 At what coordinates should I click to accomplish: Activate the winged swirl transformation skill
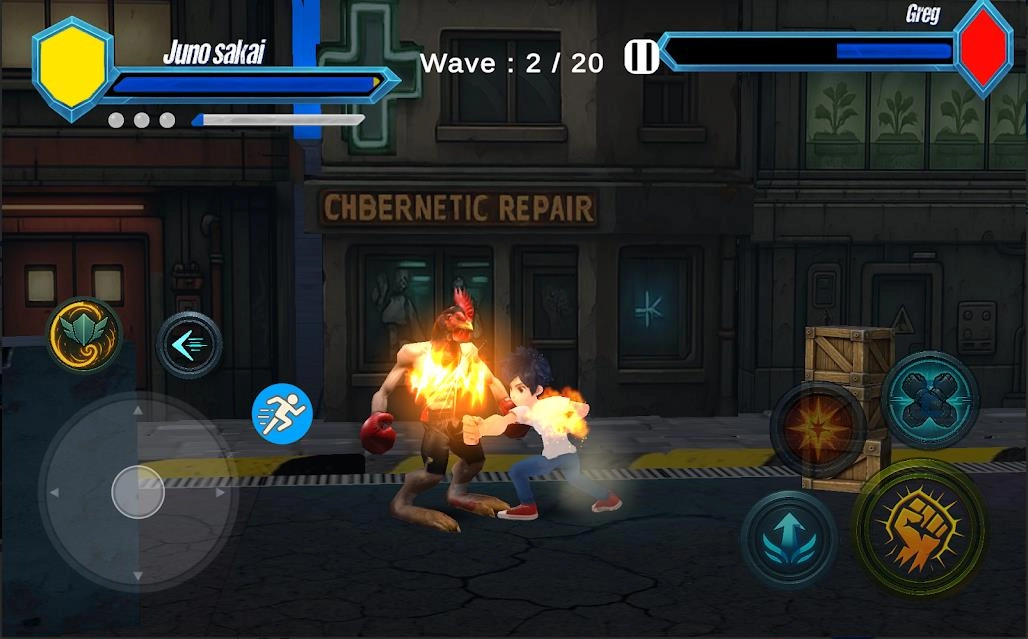click(x=83, y=334)
